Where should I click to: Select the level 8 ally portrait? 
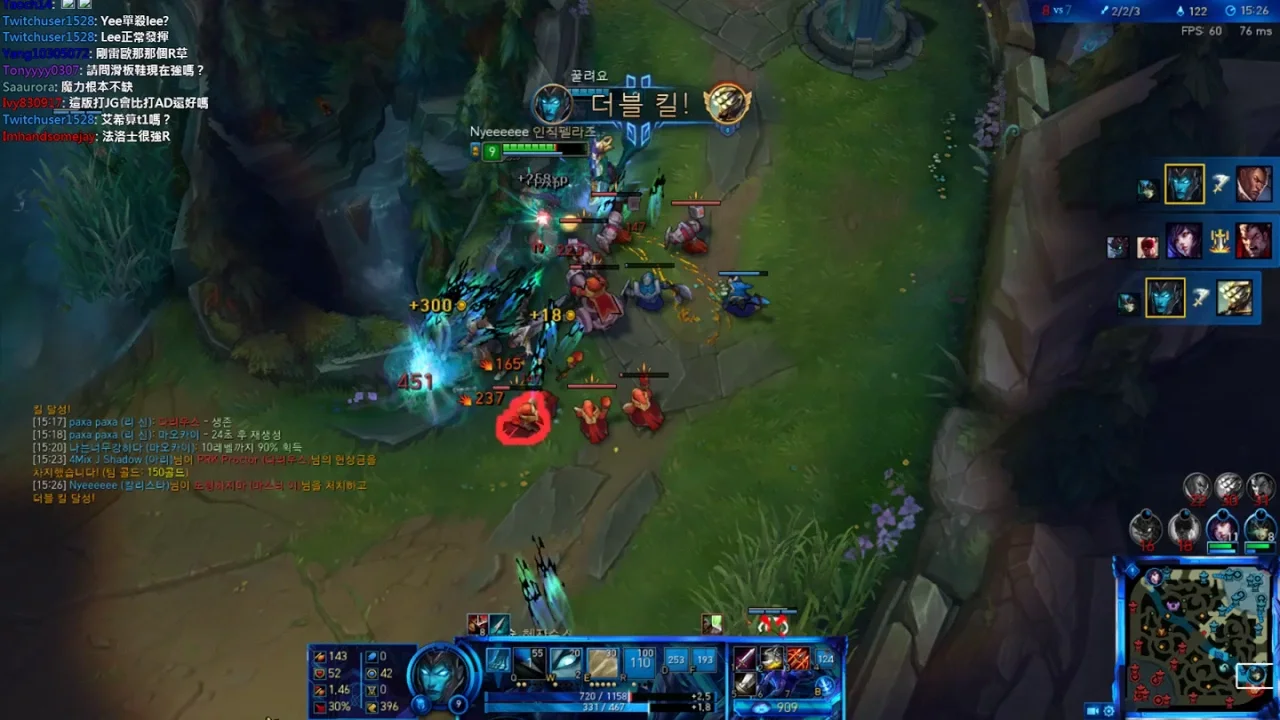click(1259, 527)
